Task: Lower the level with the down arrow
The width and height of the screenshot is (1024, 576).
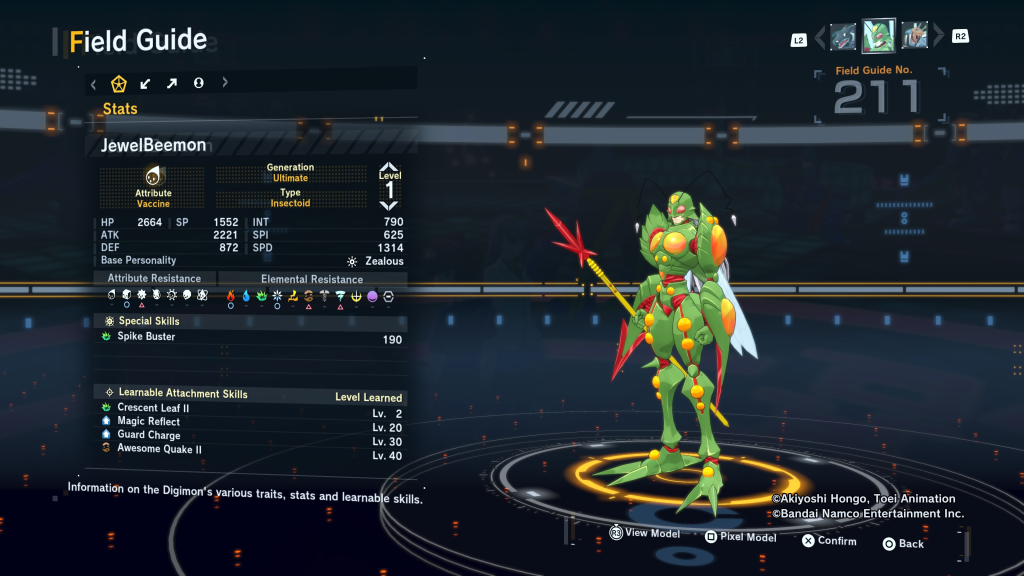Action: click(389, 206)
